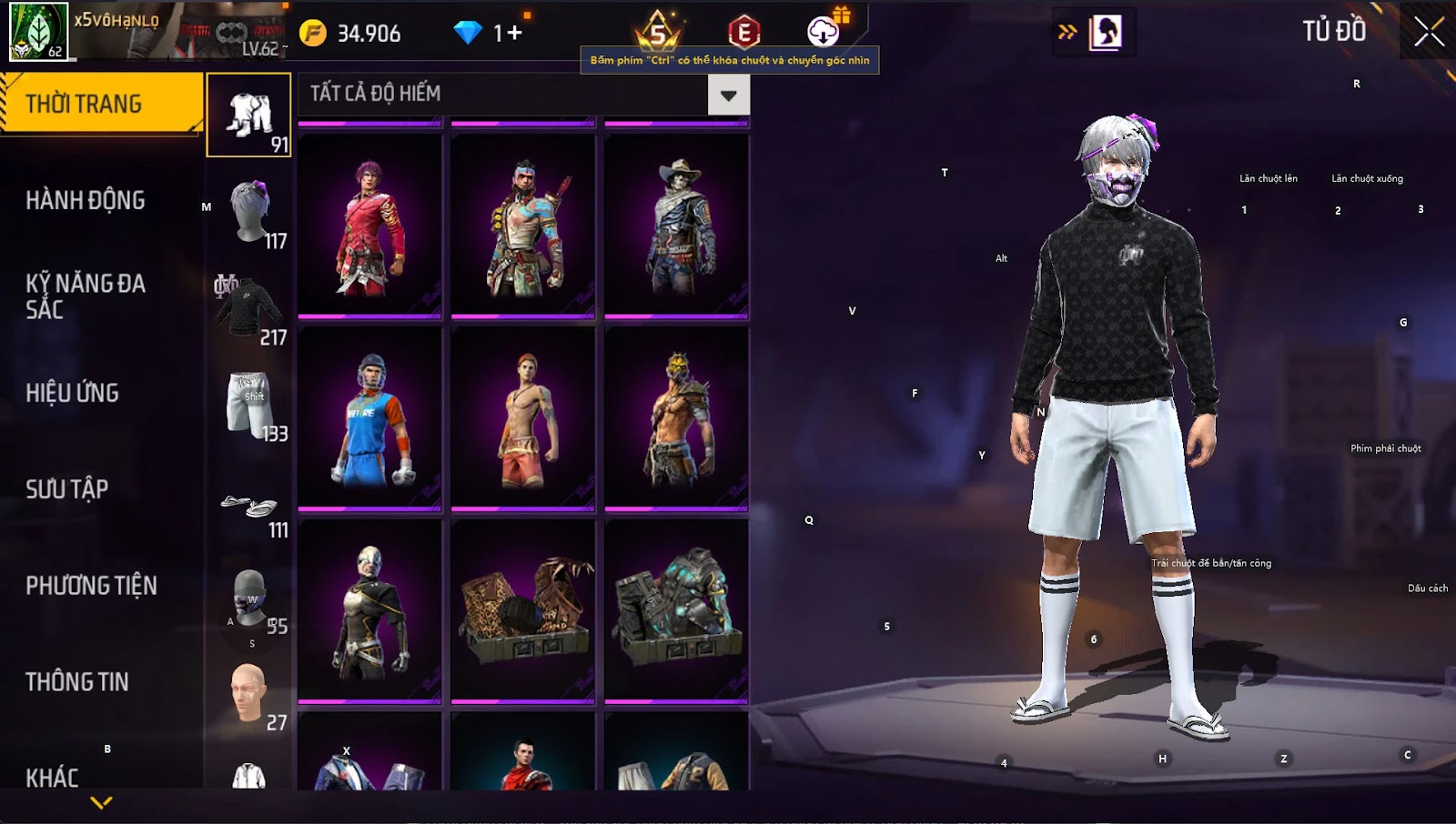
Task: Close the Tủ Đồ wardrobe screen
Action: (x=1429, y=33)
